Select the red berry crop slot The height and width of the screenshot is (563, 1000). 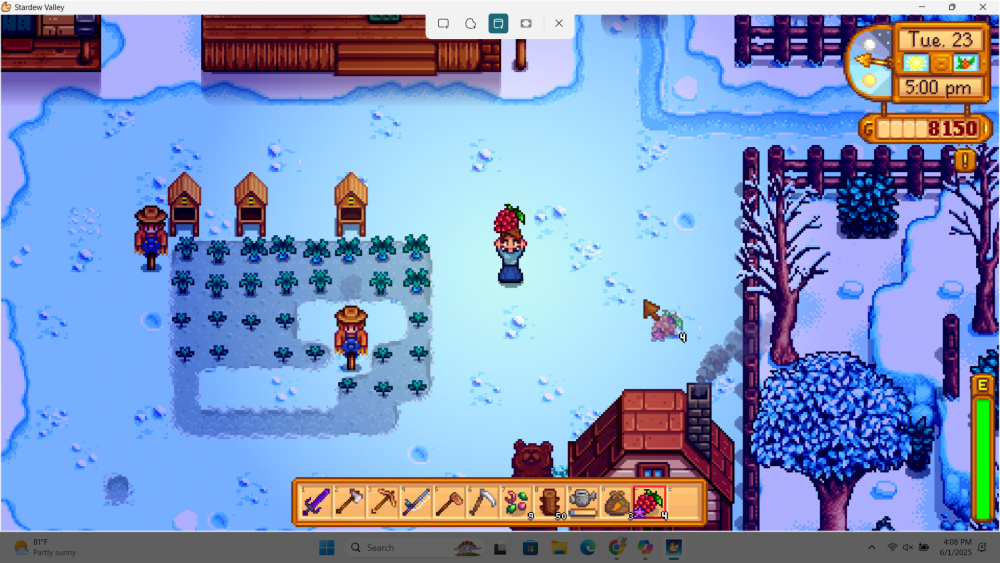click(x=649, y=502)
